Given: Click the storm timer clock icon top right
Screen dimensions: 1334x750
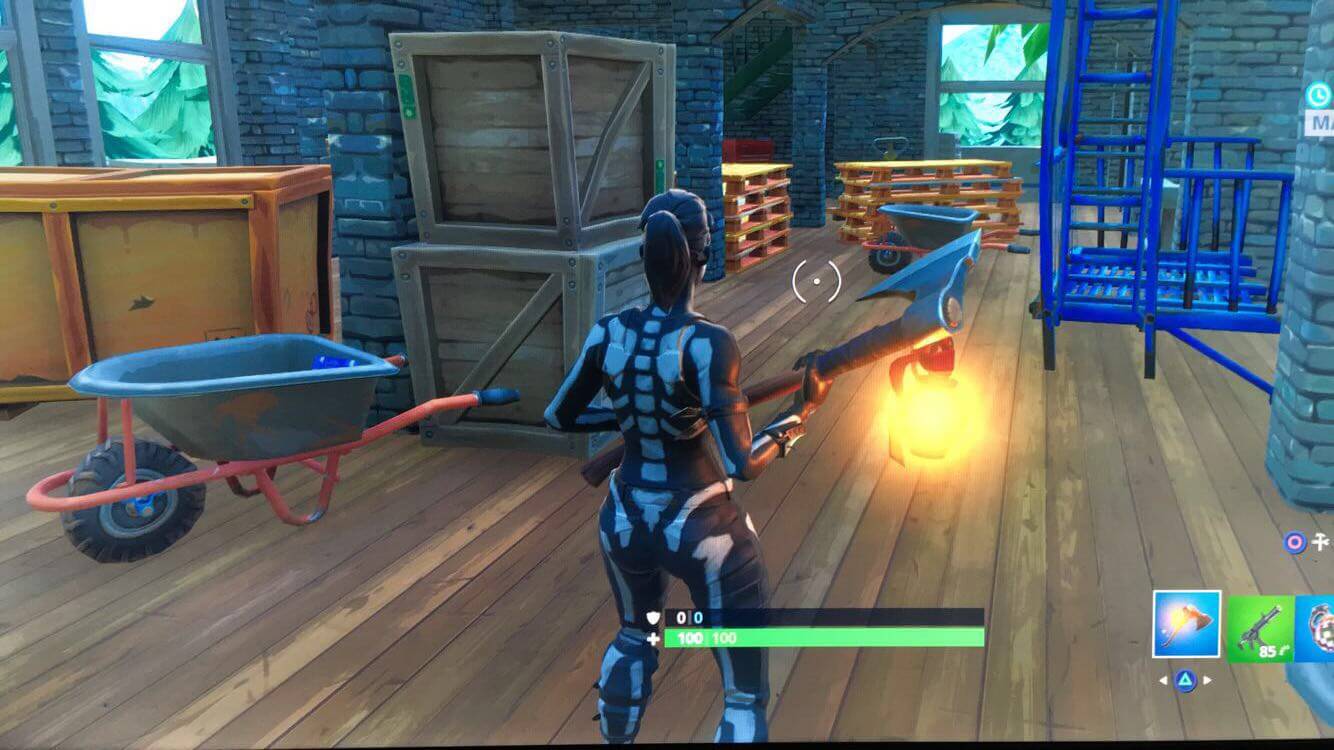Looking at the screenshot, I should click(x=1318, y=93).
